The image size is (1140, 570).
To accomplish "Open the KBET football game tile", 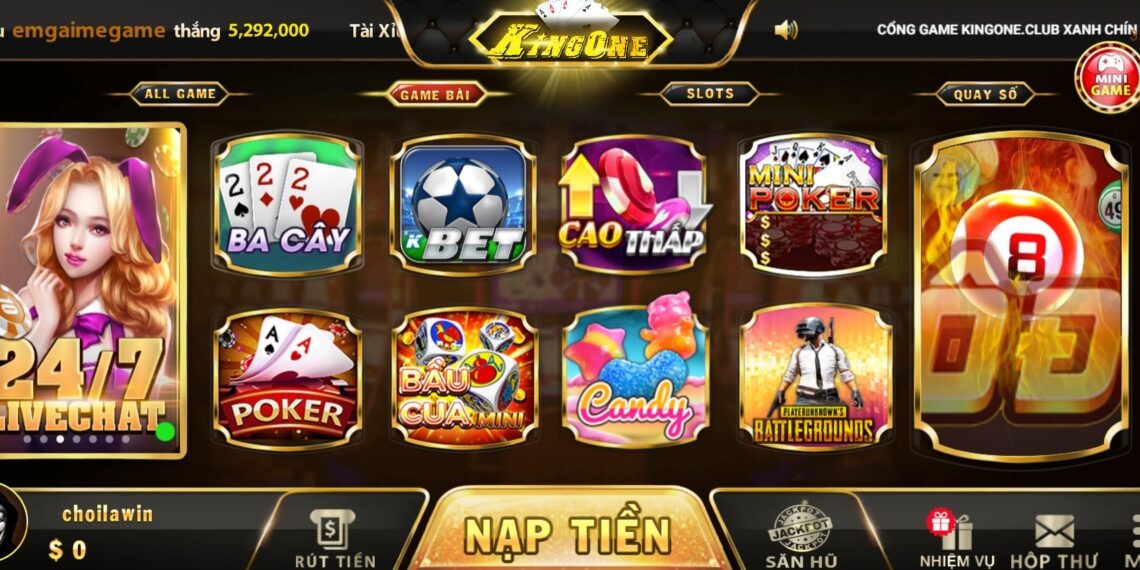I will 463,205.
